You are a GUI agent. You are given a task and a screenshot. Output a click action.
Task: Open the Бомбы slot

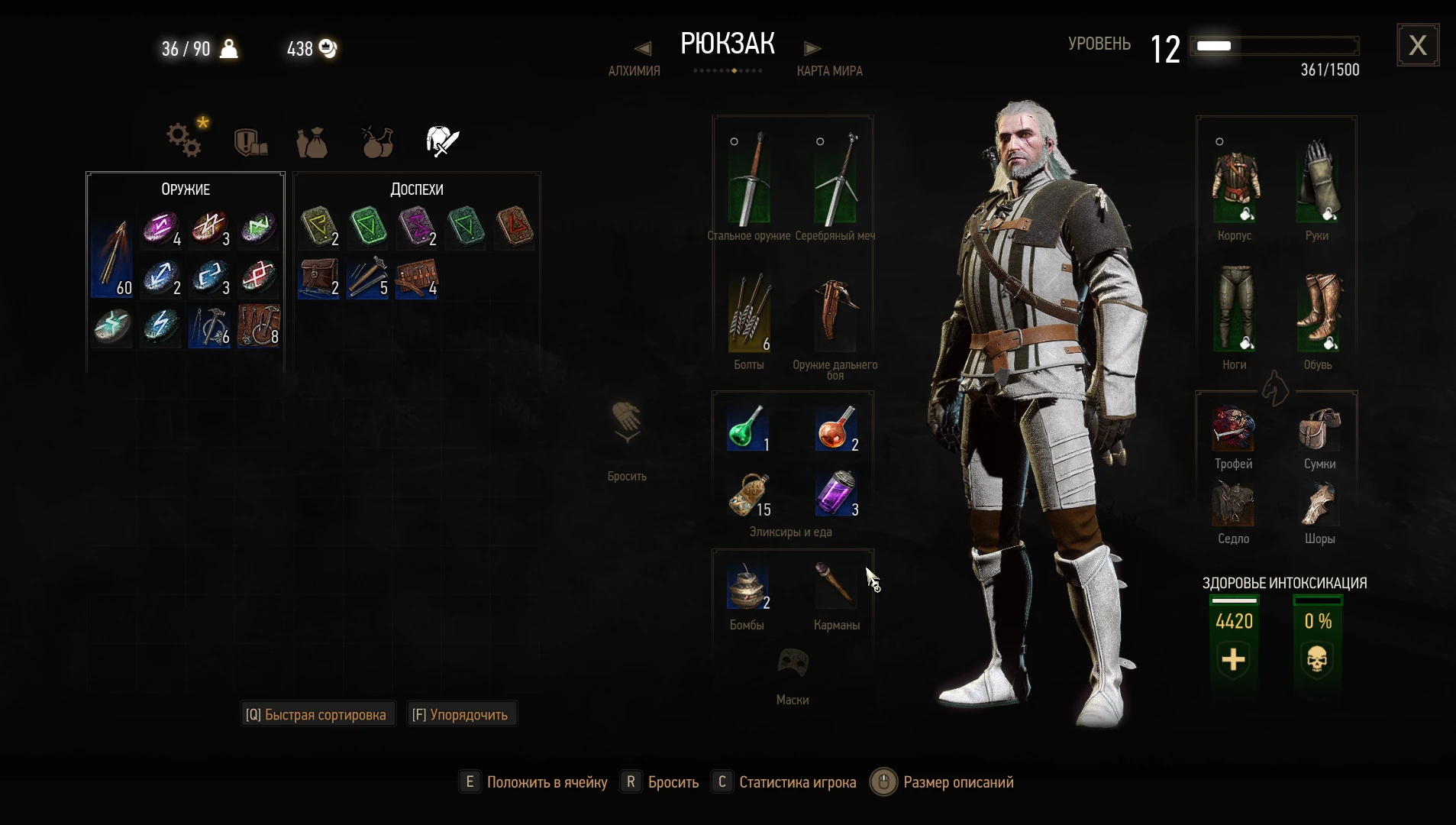point(749,584)
